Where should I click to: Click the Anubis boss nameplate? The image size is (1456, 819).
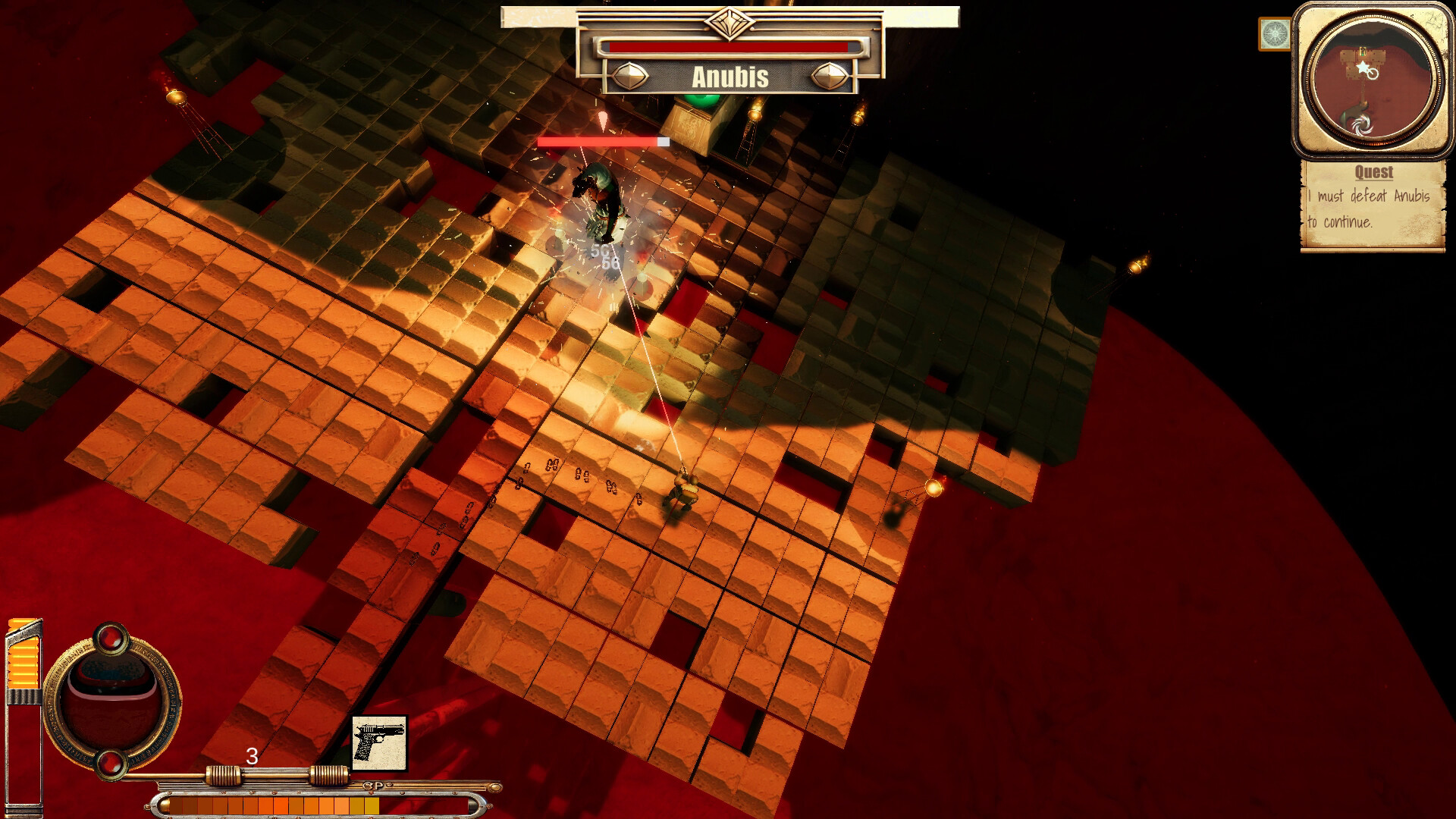pos(730,76)
